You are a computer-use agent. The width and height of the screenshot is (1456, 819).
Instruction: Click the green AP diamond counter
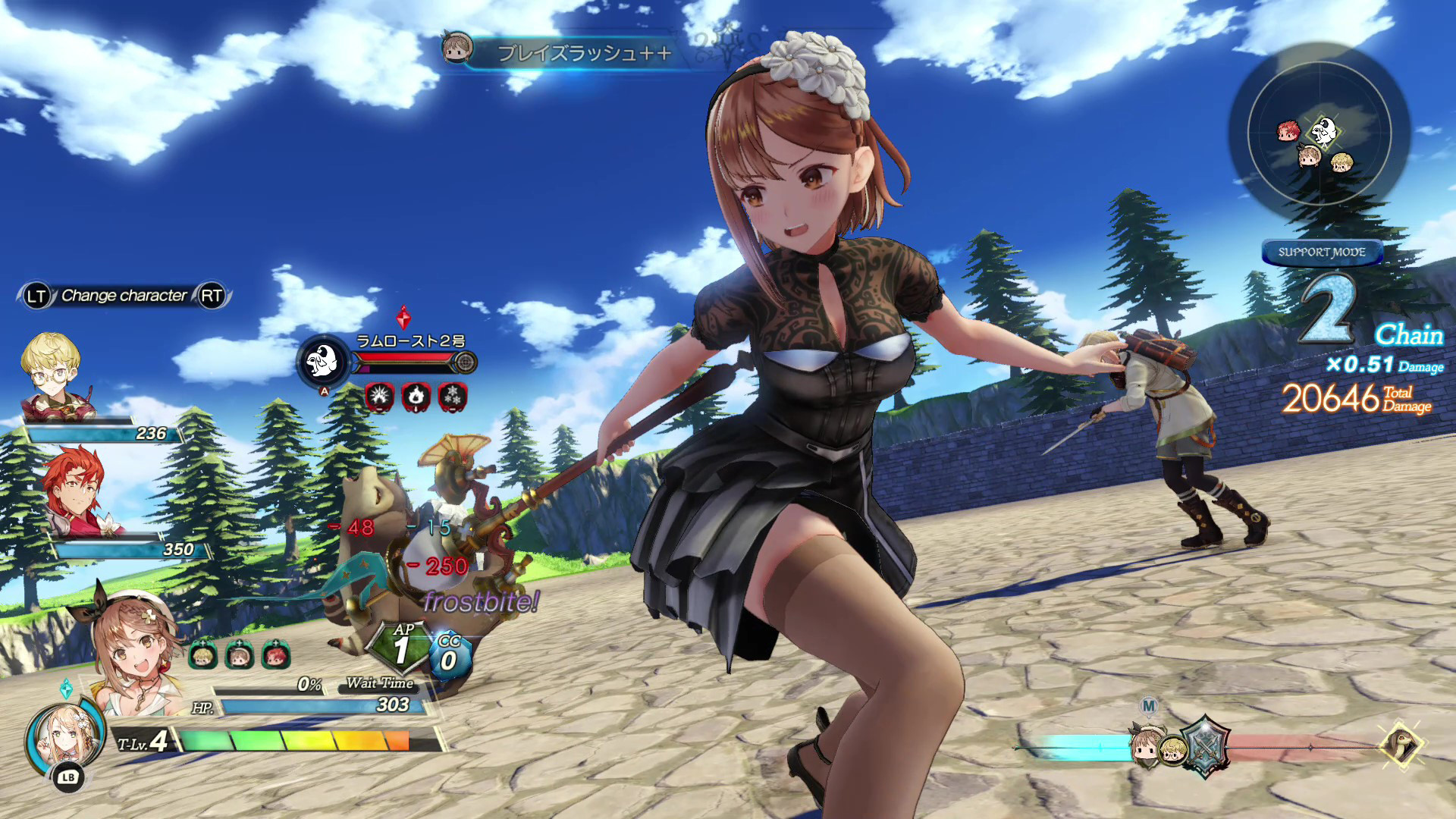[401, 648]
